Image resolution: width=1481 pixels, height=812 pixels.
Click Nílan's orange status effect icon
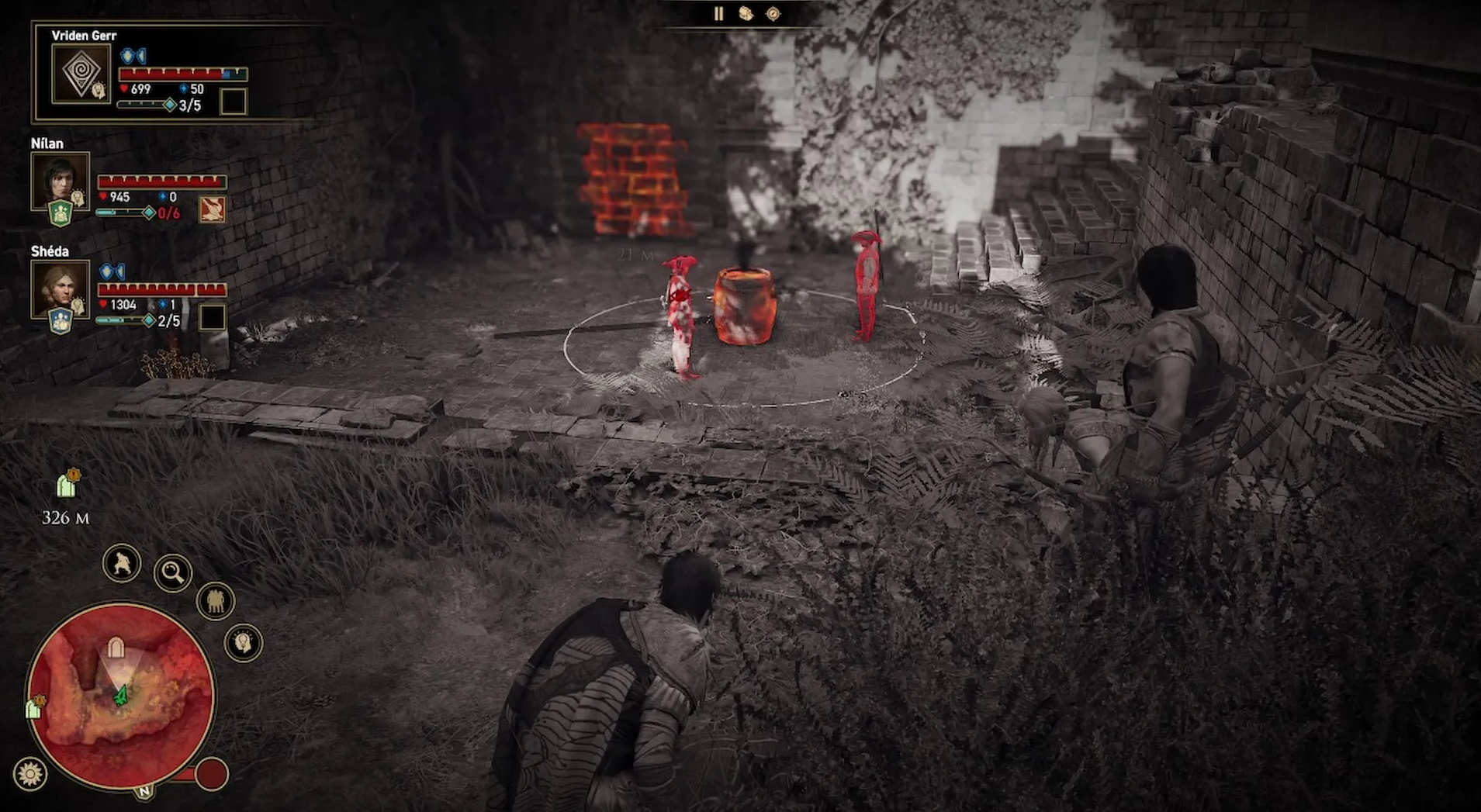[x=212, y=209]
